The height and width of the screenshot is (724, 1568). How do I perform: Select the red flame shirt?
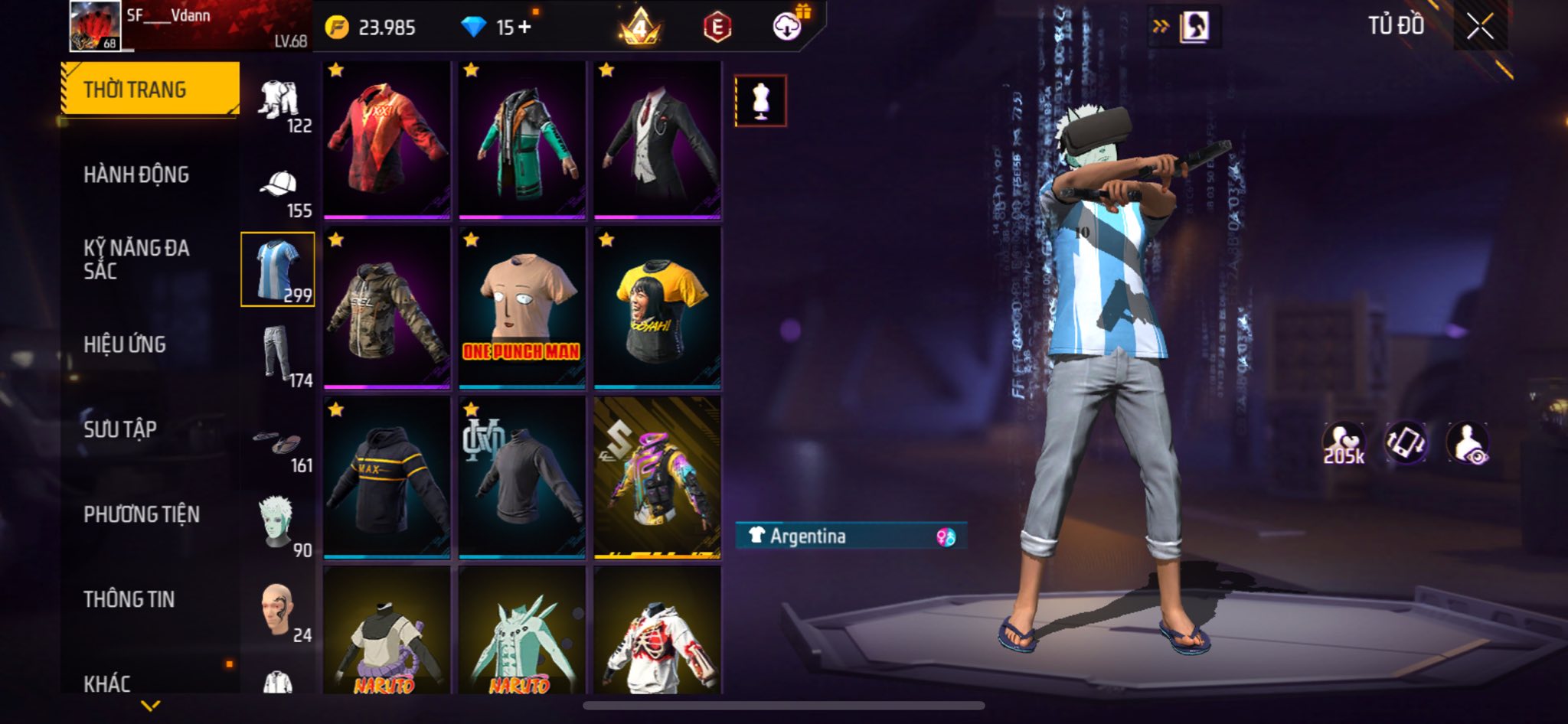pos(387,139)
